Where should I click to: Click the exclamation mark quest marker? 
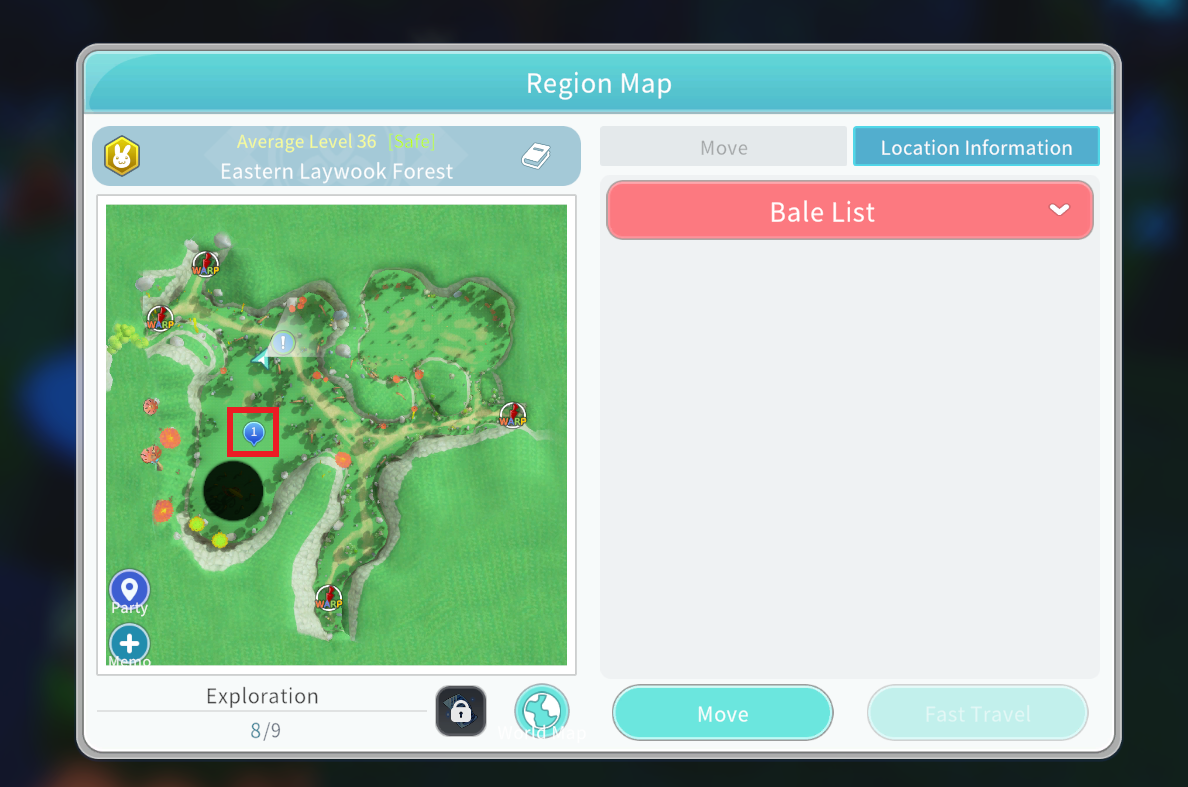coord(284,343)
